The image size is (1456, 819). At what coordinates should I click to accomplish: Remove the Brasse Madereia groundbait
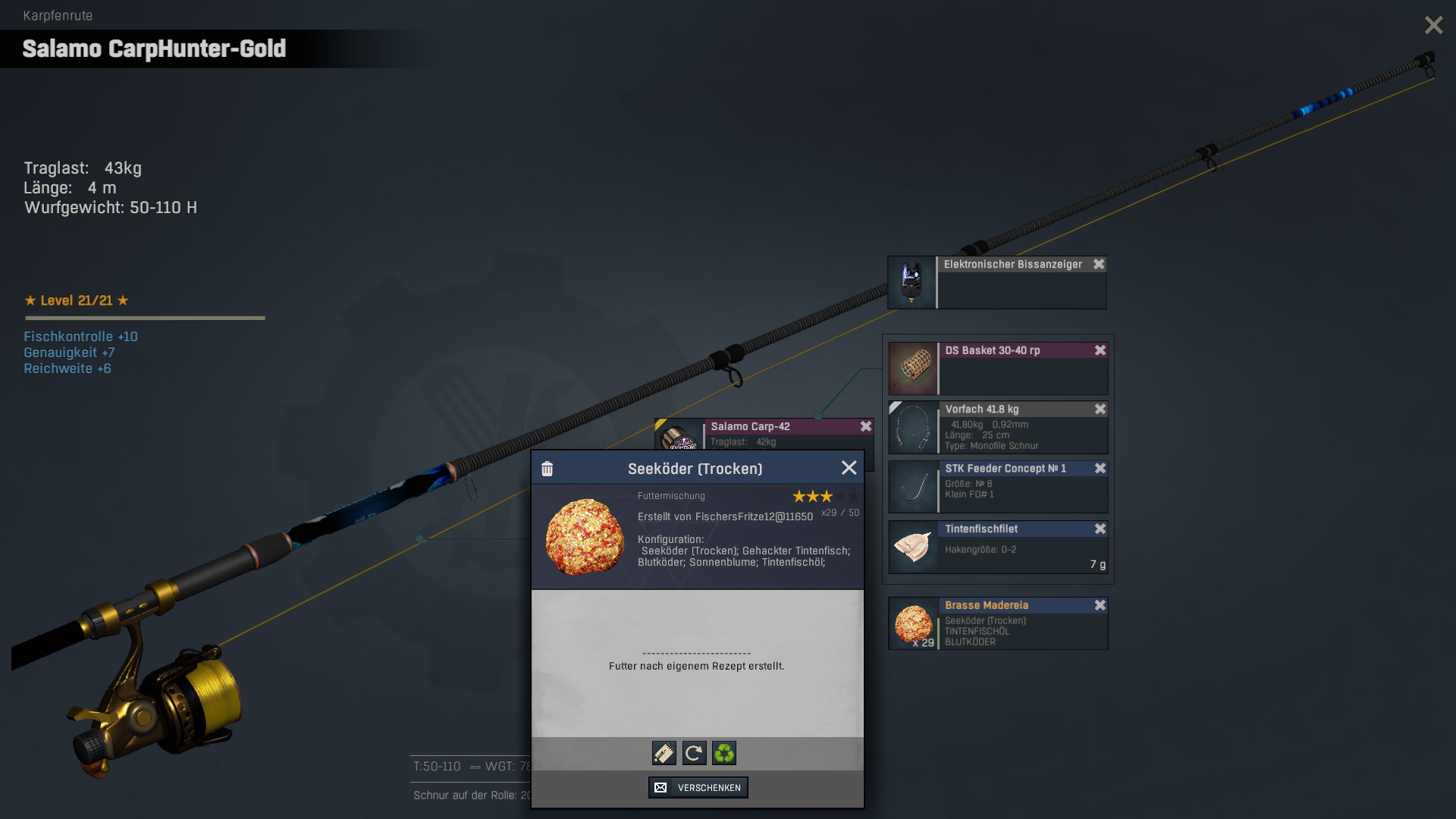pyautogui.click(x=1100, y=605)
